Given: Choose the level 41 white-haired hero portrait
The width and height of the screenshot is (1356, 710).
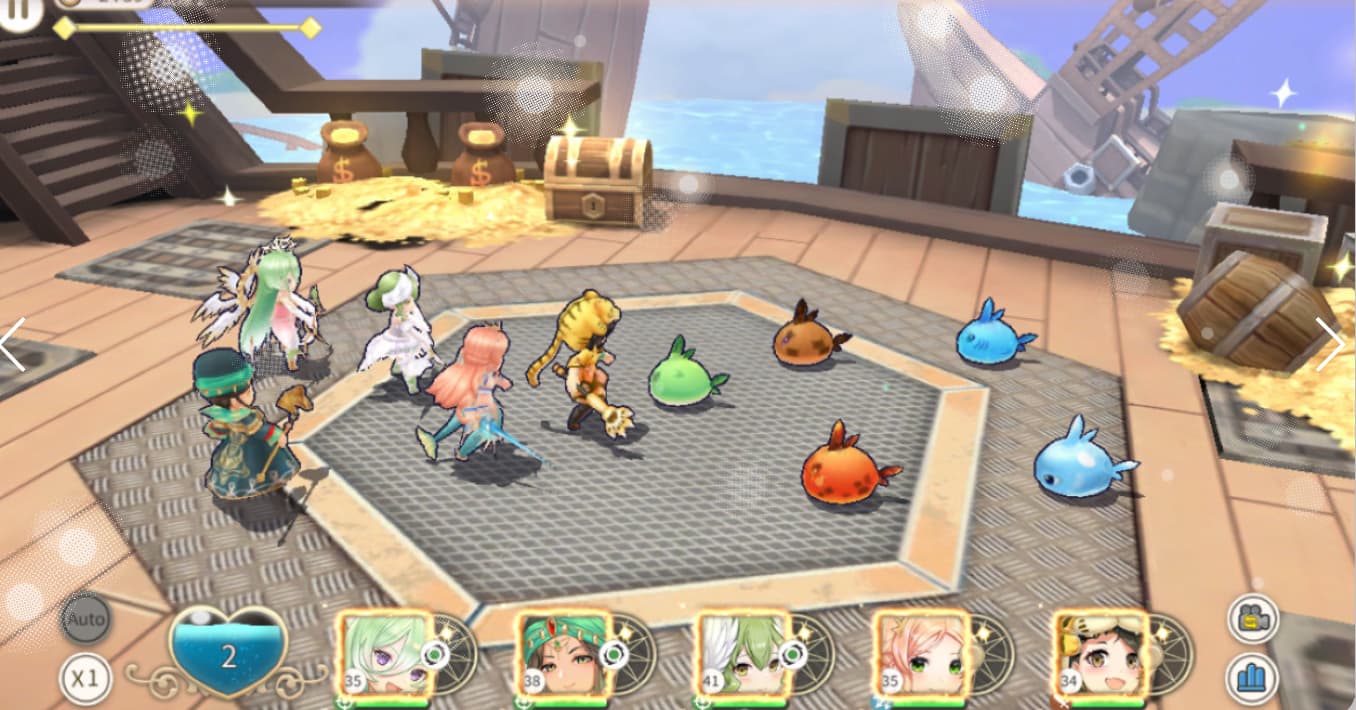Looking at the screenshot, I should [x=742, y=654].
